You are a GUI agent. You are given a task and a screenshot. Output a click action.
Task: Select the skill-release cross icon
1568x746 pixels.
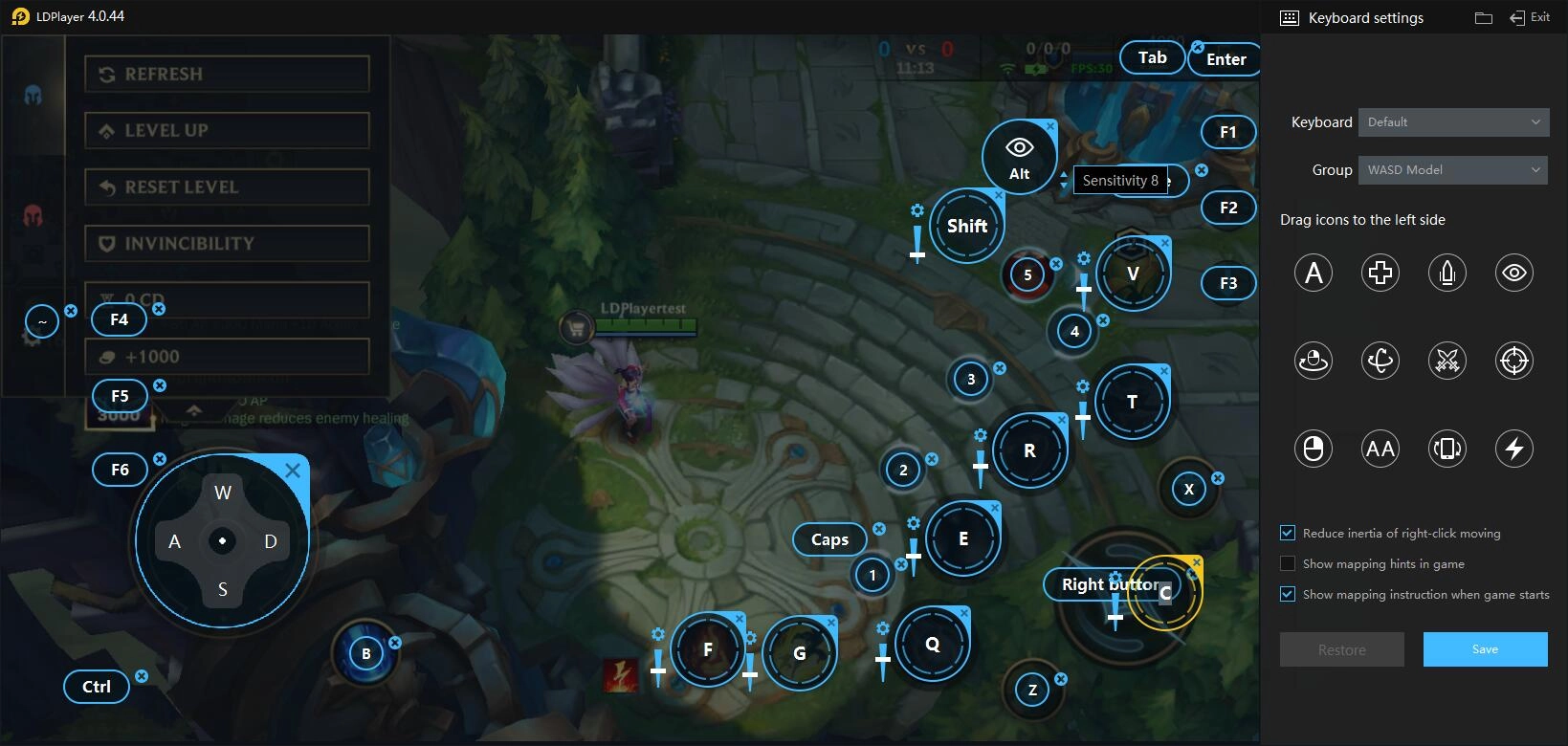coord(1380,273)
